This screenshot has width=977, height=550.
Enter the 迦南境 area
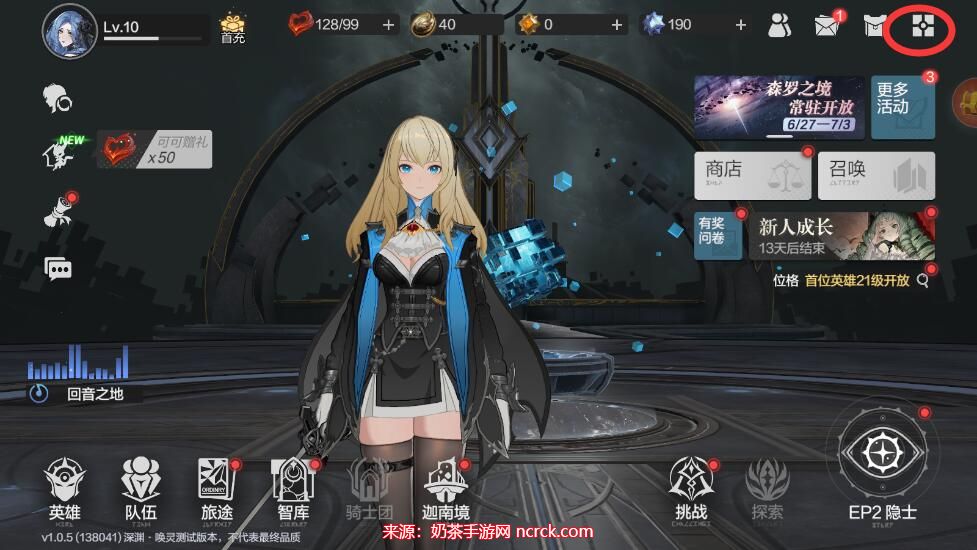pyautogui.click(x=446, y=489)
